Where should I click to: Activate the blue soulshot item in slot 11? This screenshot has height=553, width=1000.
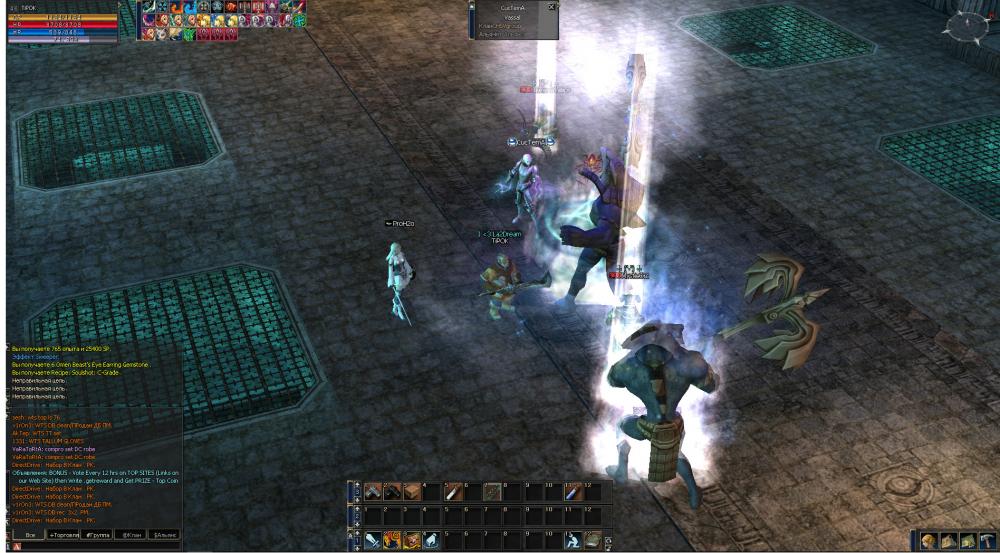(573, 491)
